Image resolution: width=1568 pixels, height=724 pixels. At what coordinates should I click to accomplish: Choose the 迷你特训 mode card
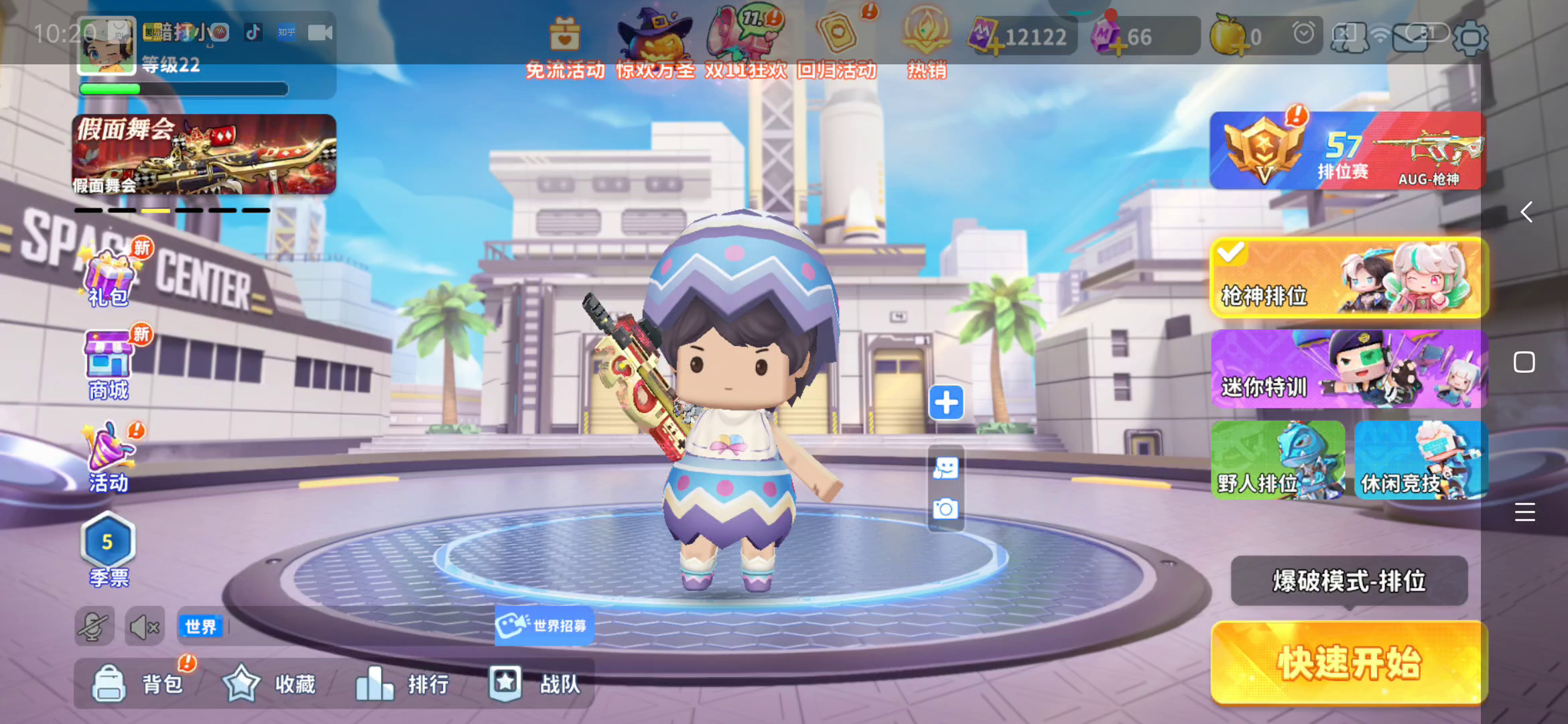click(1348, 369)
